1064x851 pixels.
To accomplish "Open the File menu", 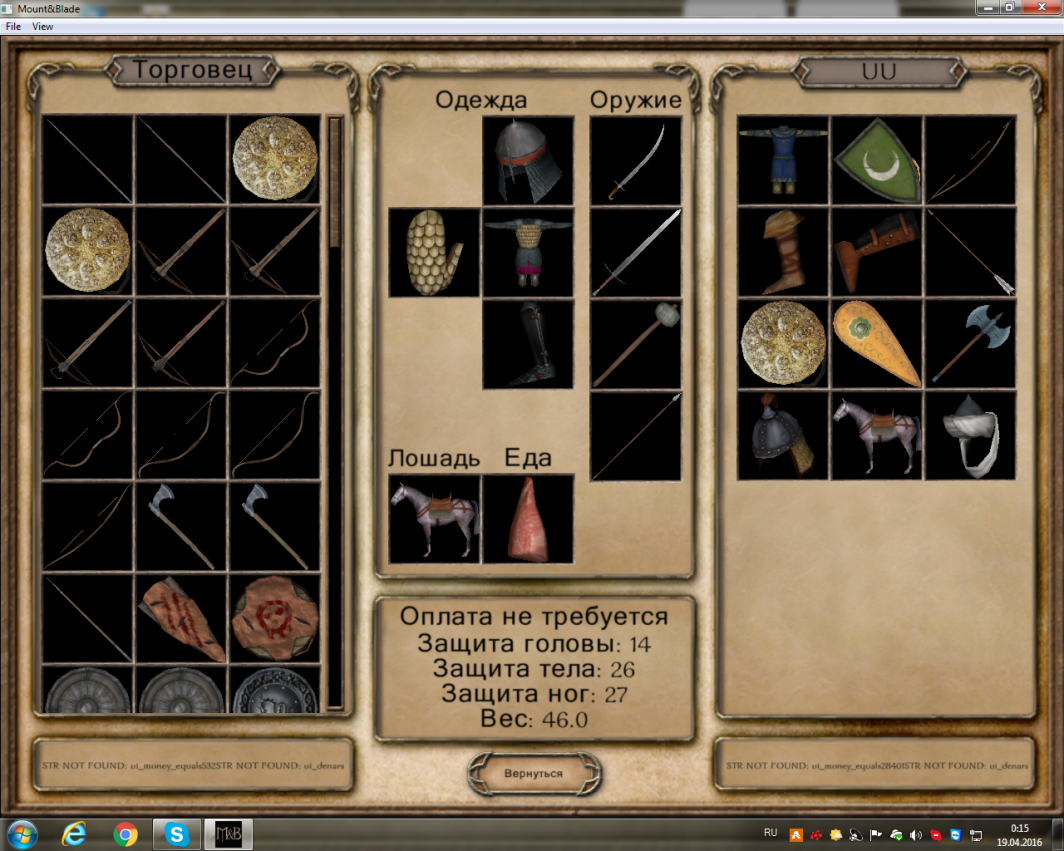I will click(x=13, y=27).
